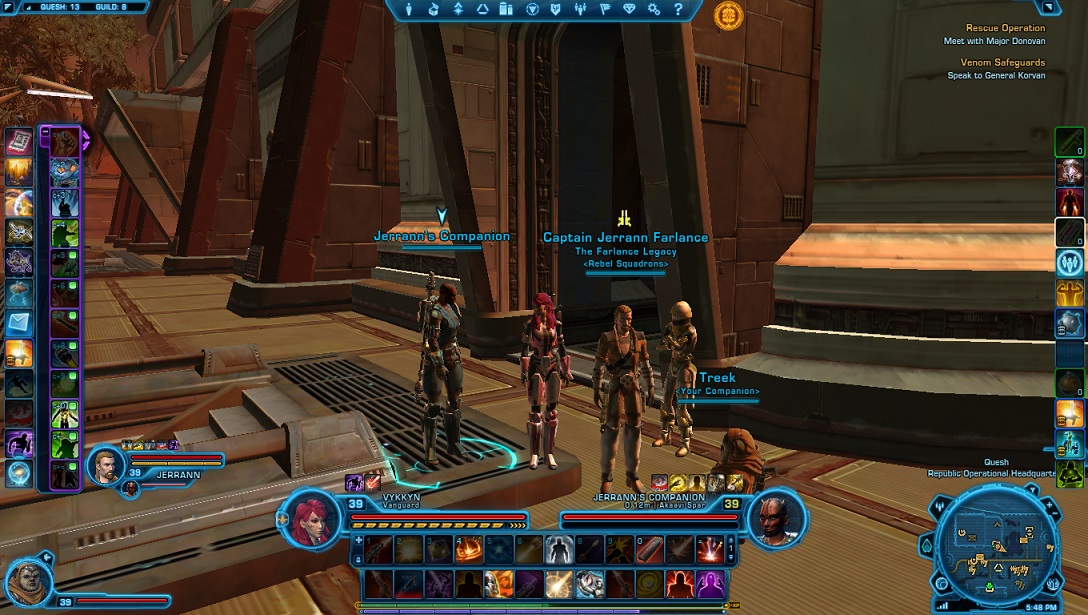Viewport: 1088px width, 615px height.
Task: Activate the white silhouette ability in slot 7
Action: [x=559, y=547]
